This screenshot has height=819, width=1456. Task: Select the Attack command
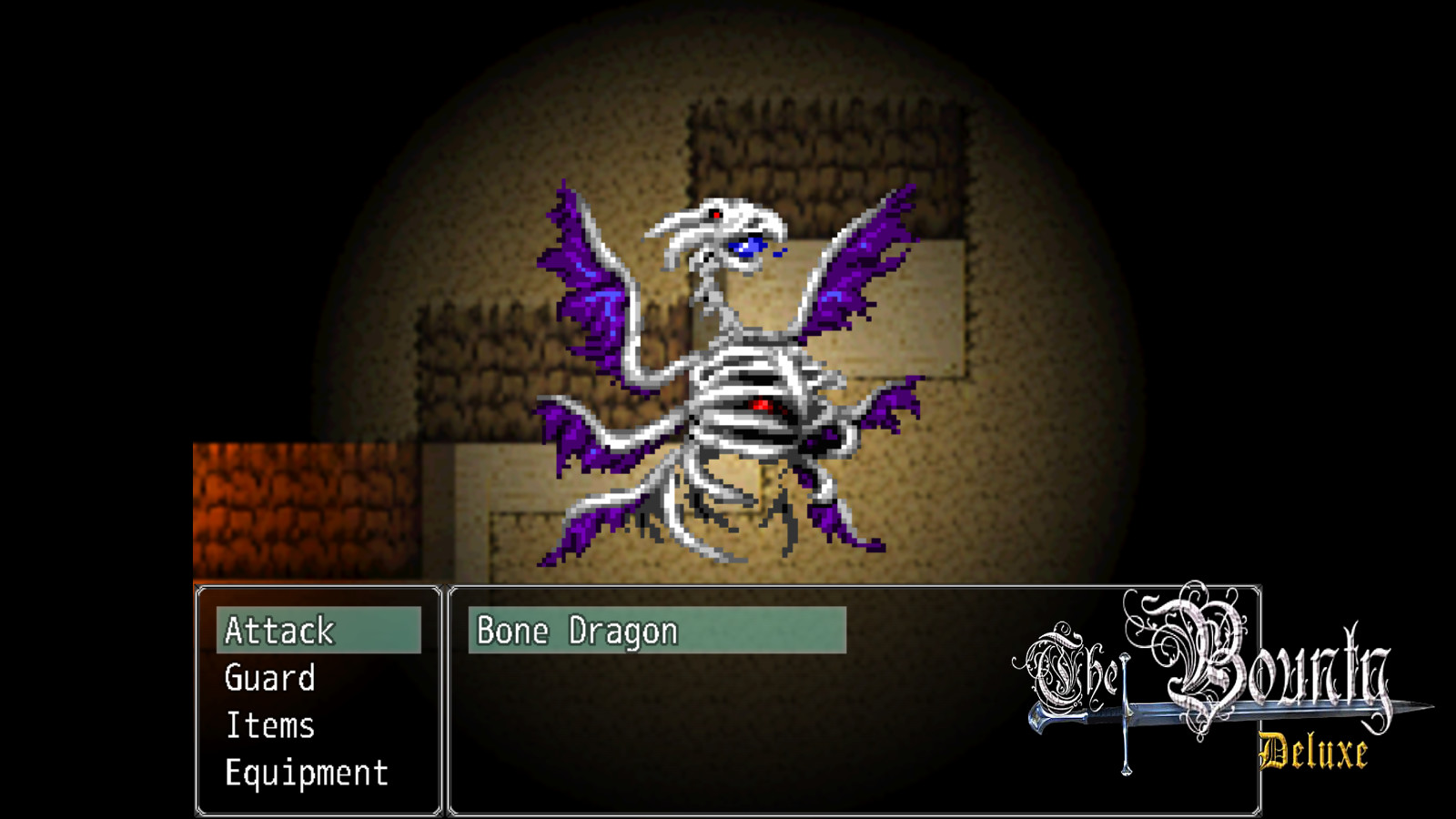click(279, 631)
